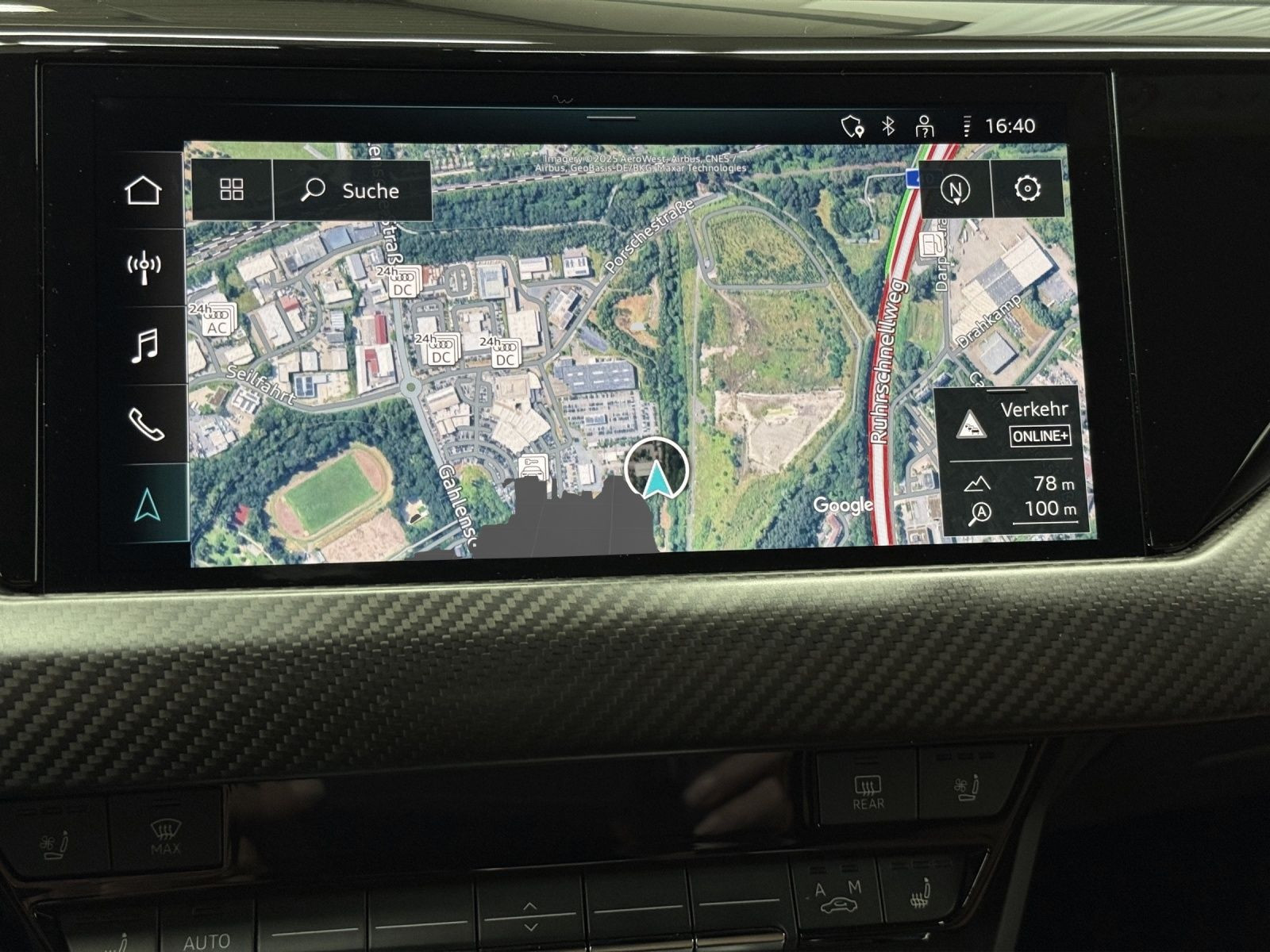Open the radio menu

pyautogui.click(x=144, y=267)
